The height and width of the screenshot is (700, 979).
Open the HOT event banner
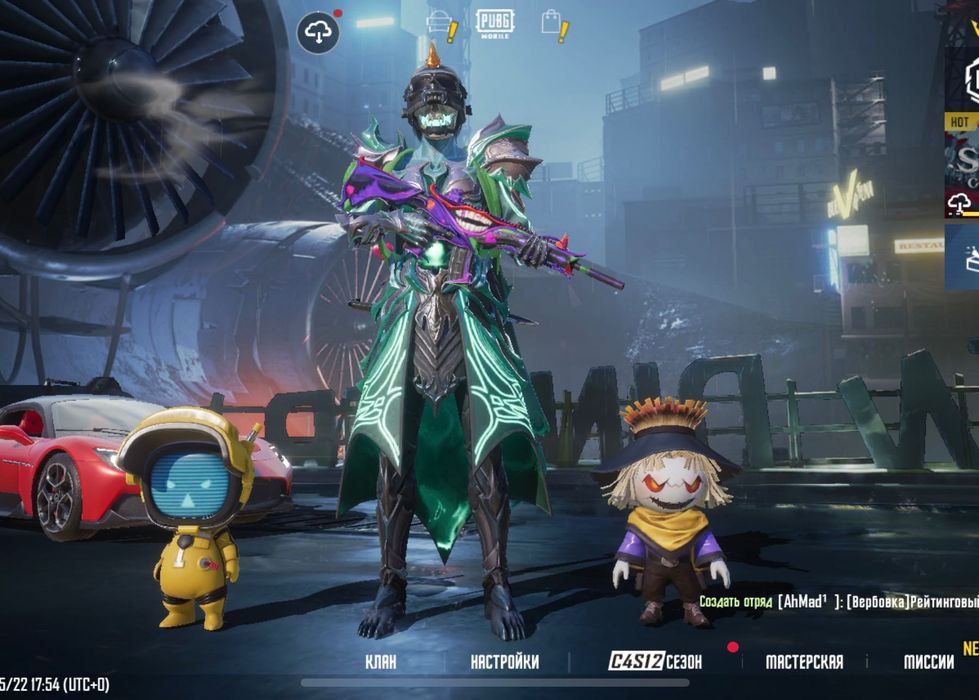[961, 160]
